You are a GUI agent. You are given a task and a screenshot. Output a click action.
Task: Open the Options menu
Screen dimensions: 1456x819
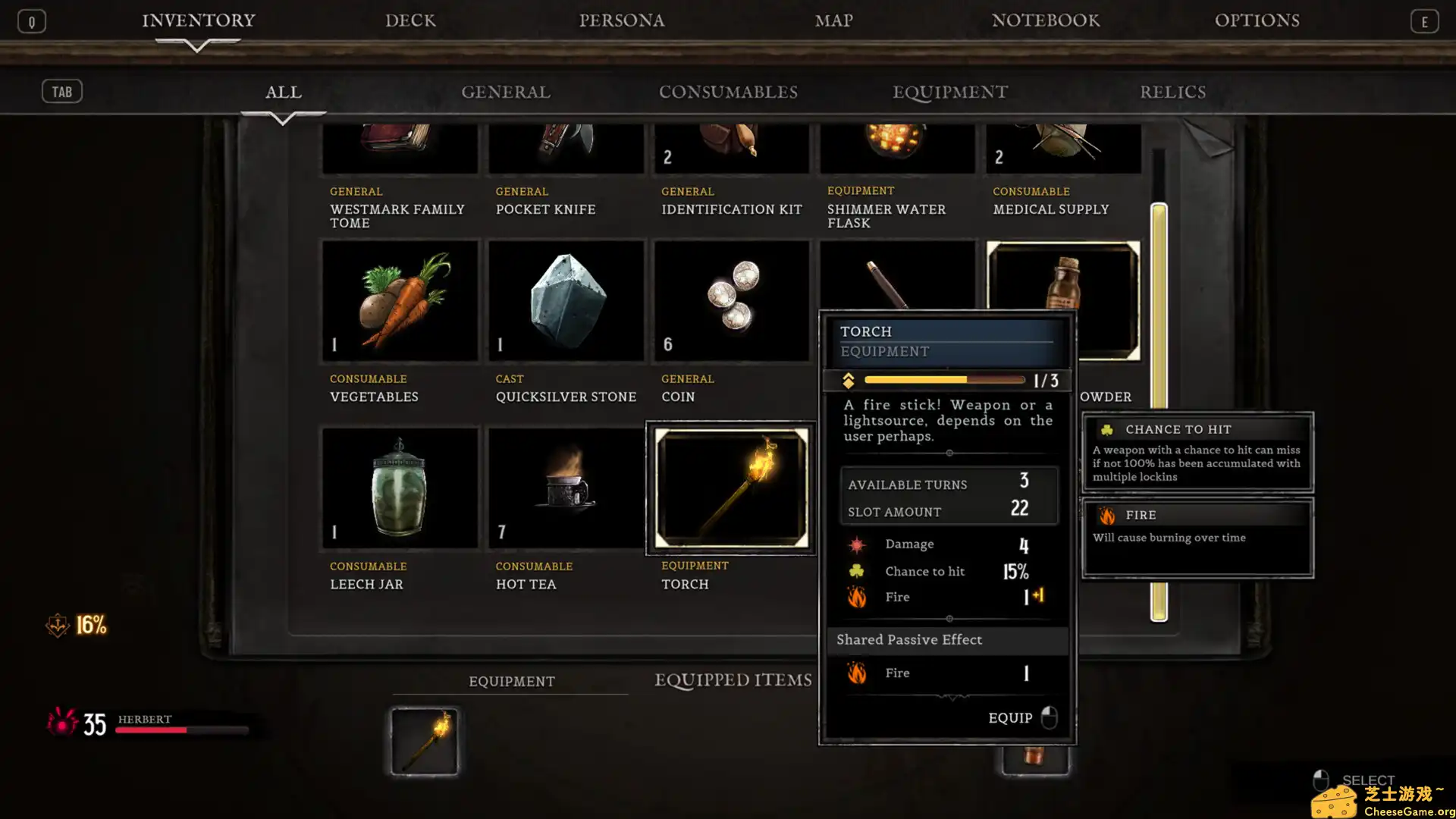(x=1257, y=20)
